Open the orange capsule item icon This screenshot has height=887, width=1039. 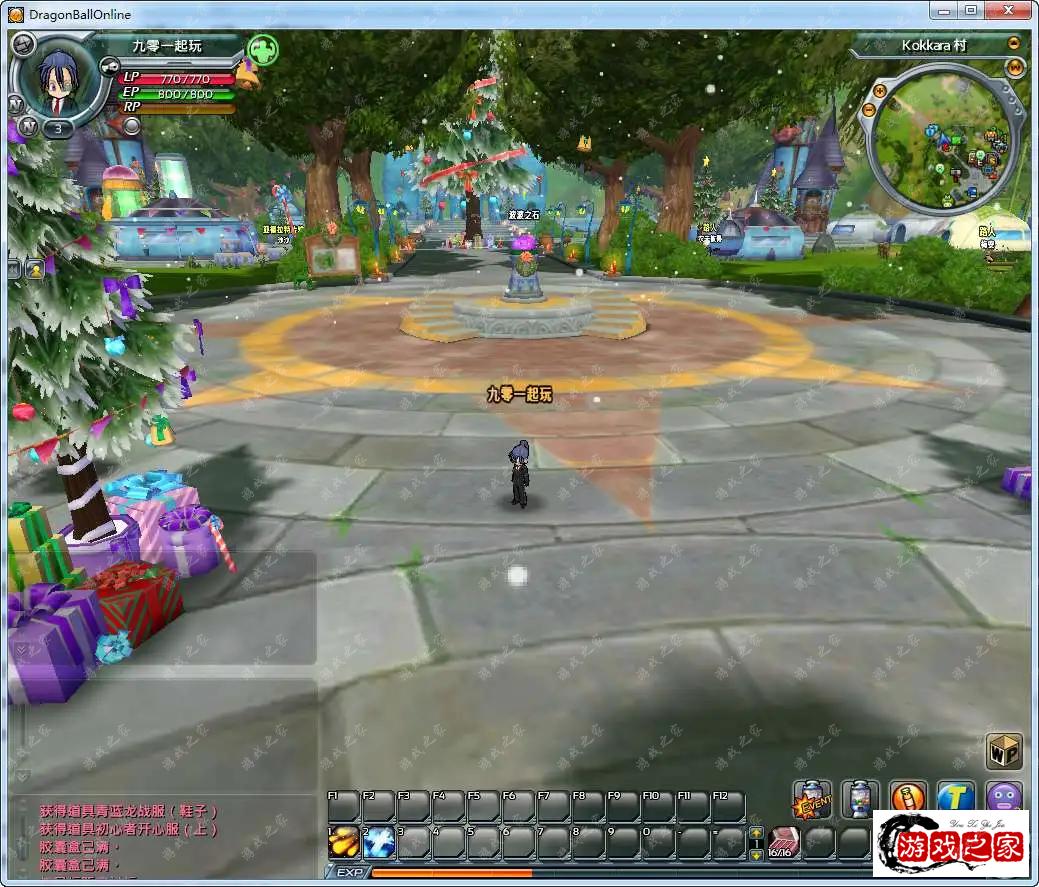pyautogui.click(x=908, y=798)
